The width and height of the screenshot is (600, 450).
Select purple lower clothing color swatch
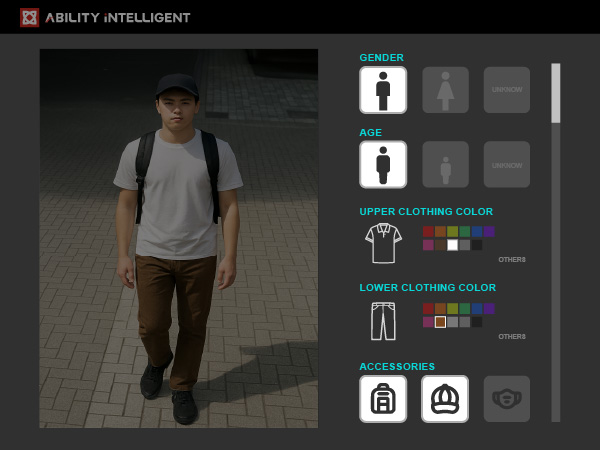(488, 309)
